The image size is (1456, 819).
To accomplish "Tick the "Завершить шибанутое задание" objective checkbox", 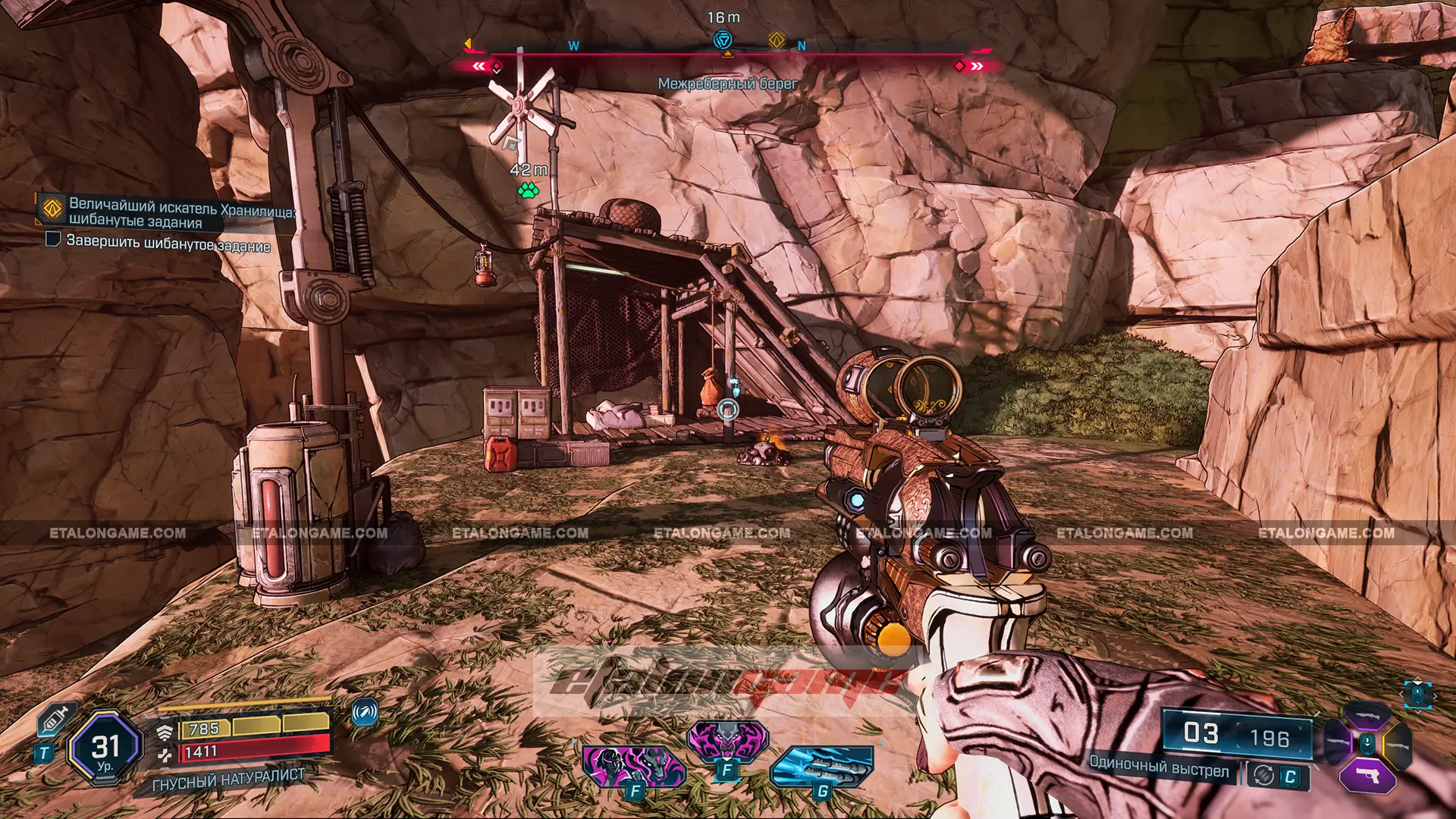I will (53, 240).
